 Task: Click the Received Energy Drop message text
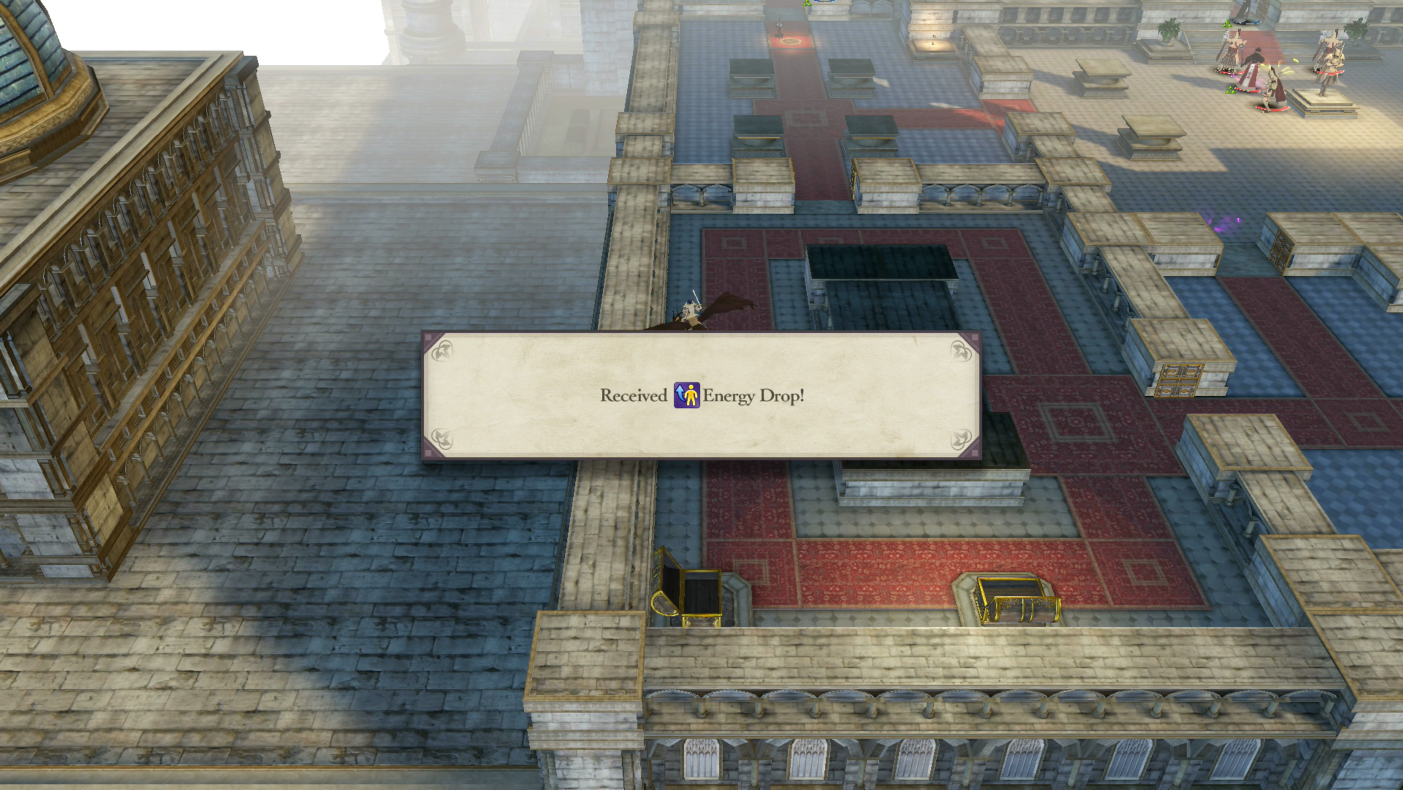(x=701, y=396)
